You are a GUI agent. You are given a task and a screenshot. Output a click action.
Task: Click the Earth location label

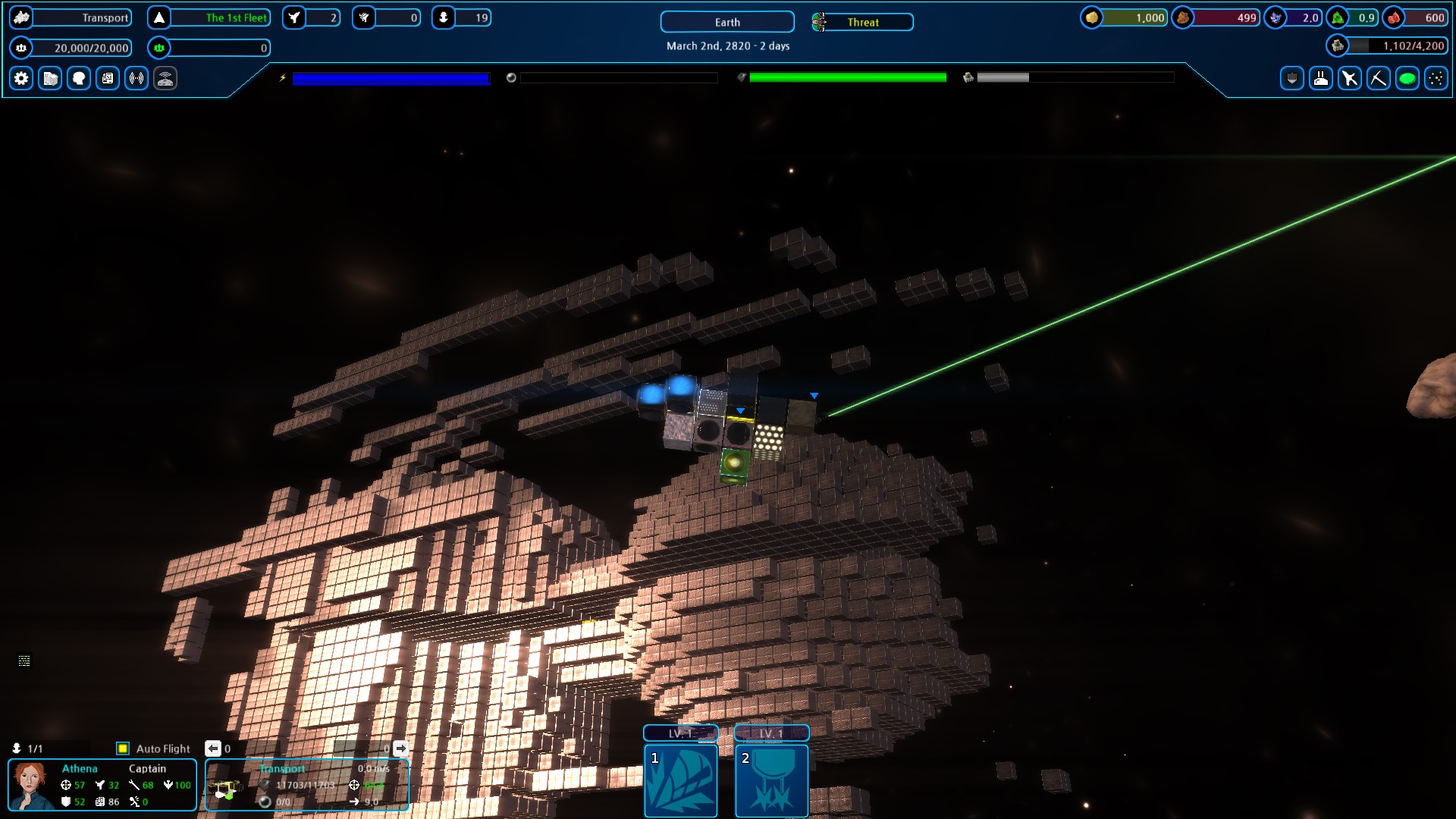726,22
